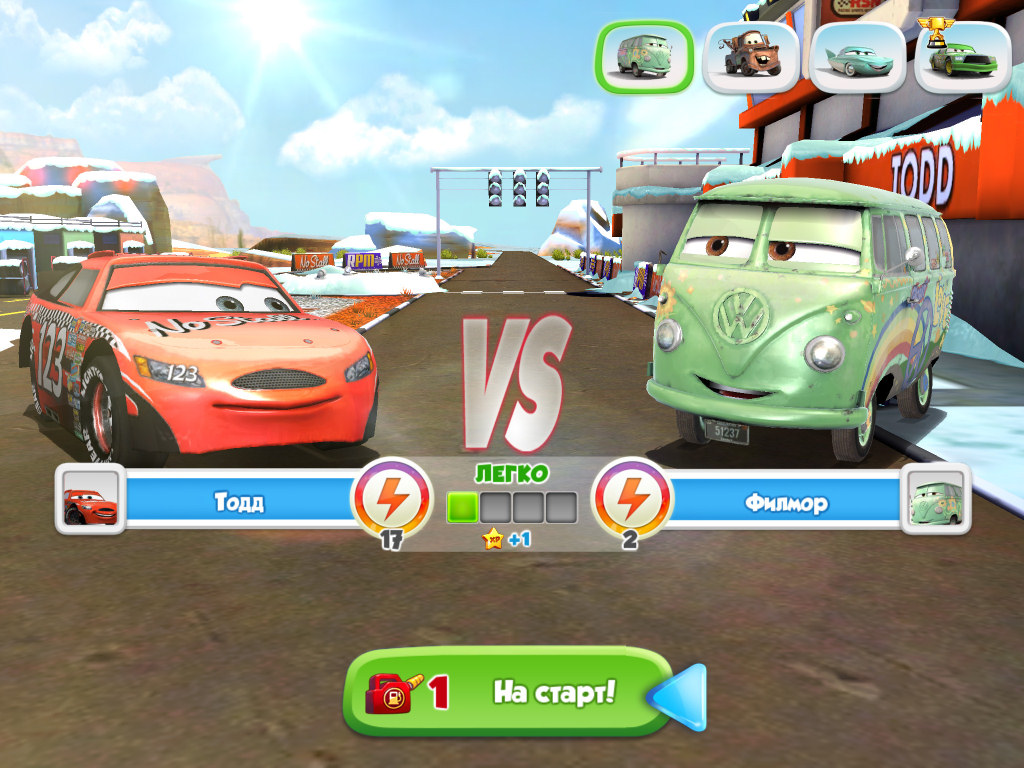Choose the Mater tow truck thumbnail
Viewport: 1024px width, 768px height.
pyautogui.click(x=751, y=57)
